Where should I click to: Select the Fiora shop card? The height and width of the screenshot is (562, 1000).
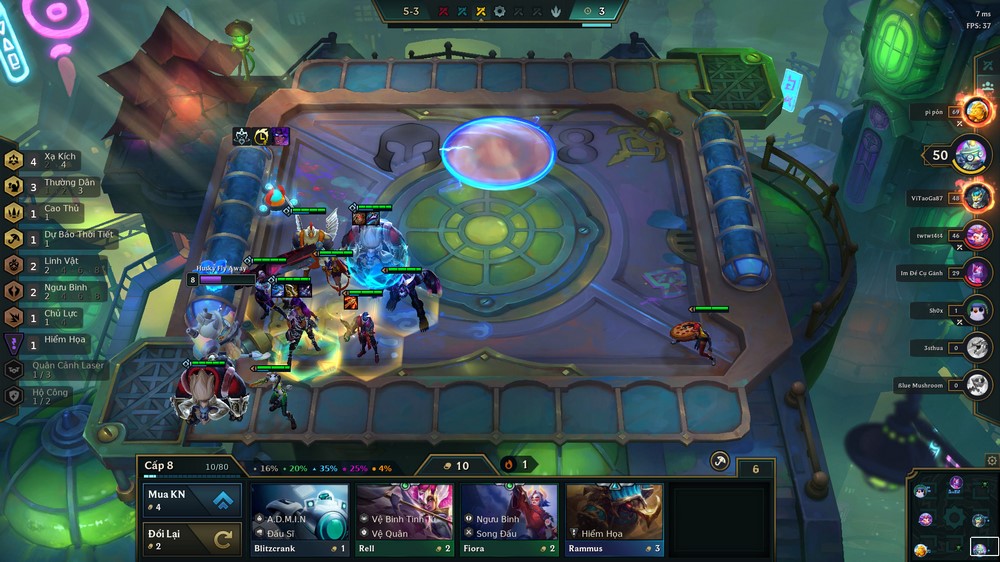pyautogui.click(x=509, y=519)
